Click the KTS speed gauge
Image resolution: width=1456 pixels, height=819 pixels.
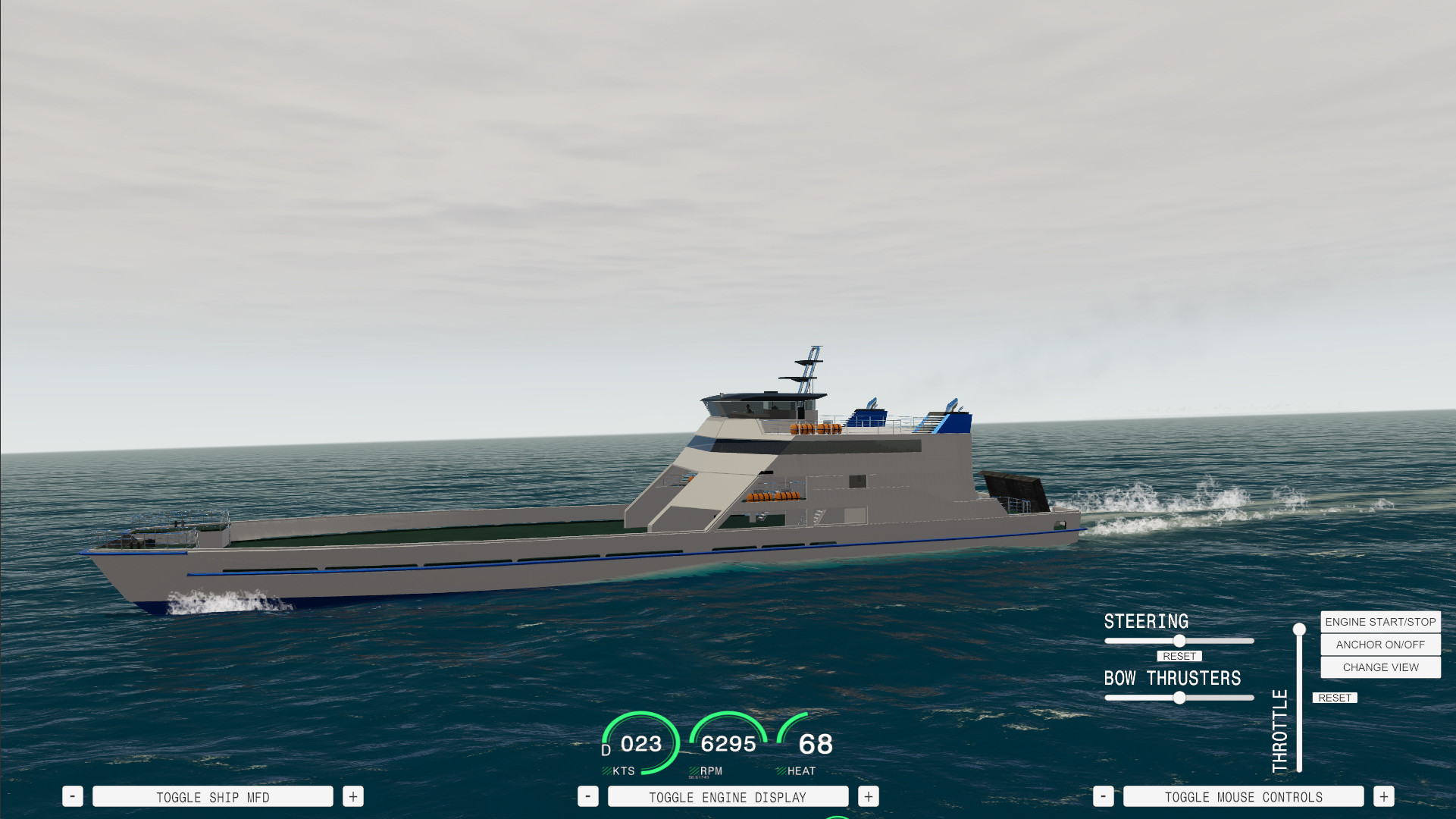639,745
